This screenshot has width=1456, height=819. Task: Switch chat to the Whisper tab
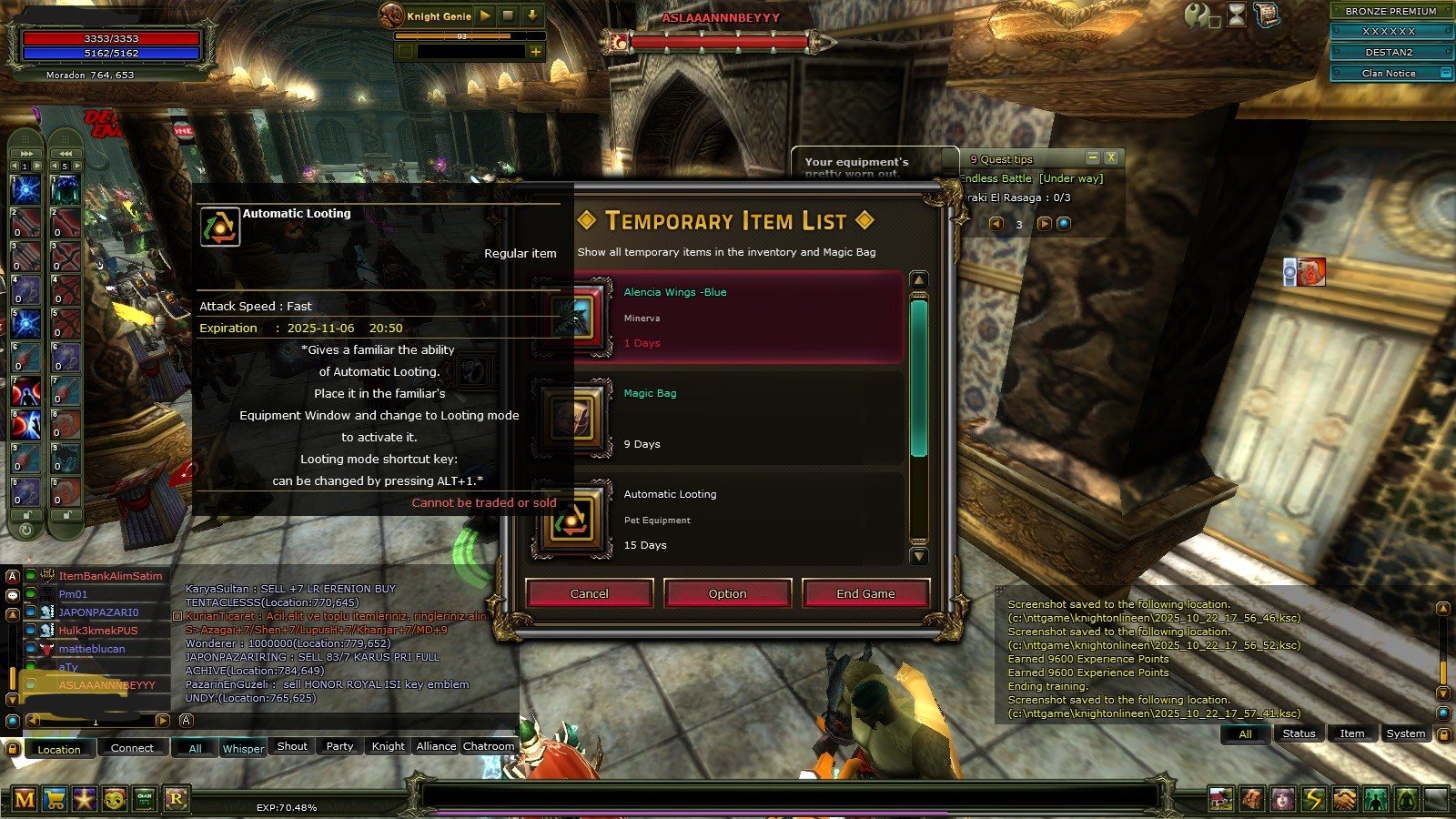[x=243, y=748]
